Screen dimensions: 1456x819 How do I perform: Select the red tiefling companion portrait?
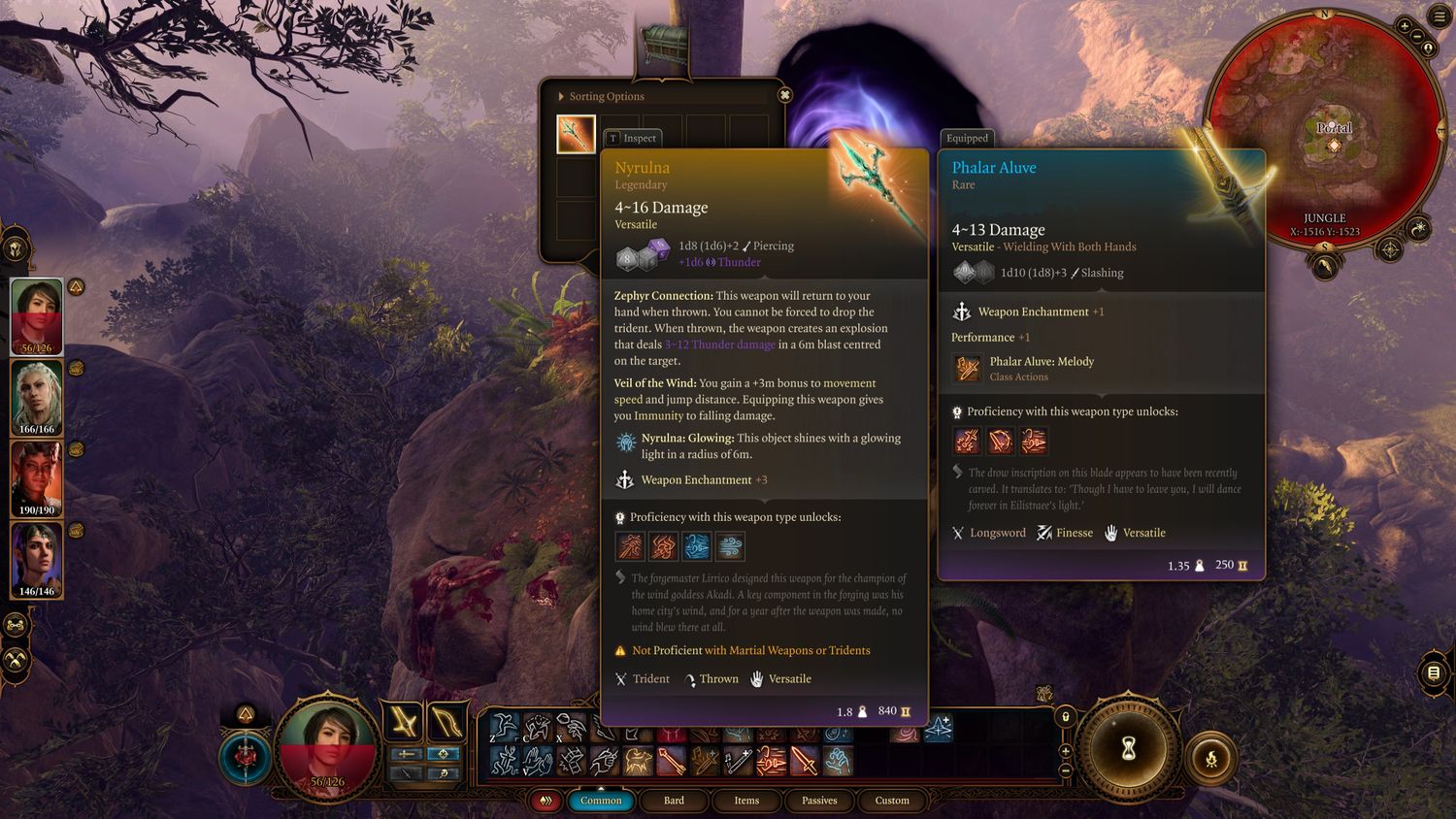[x=37, y=478]
